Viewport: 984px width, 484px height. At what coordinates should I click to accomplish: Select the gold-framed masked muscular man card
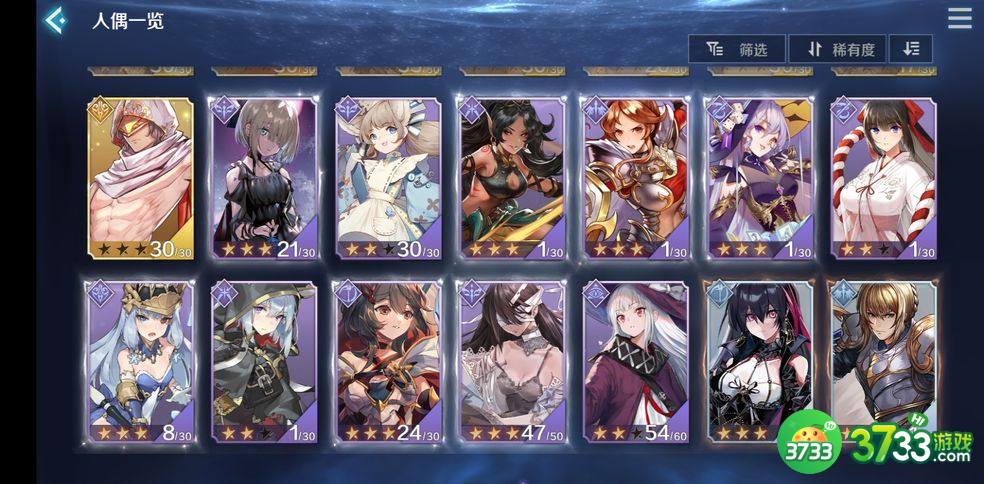point(141,178)
